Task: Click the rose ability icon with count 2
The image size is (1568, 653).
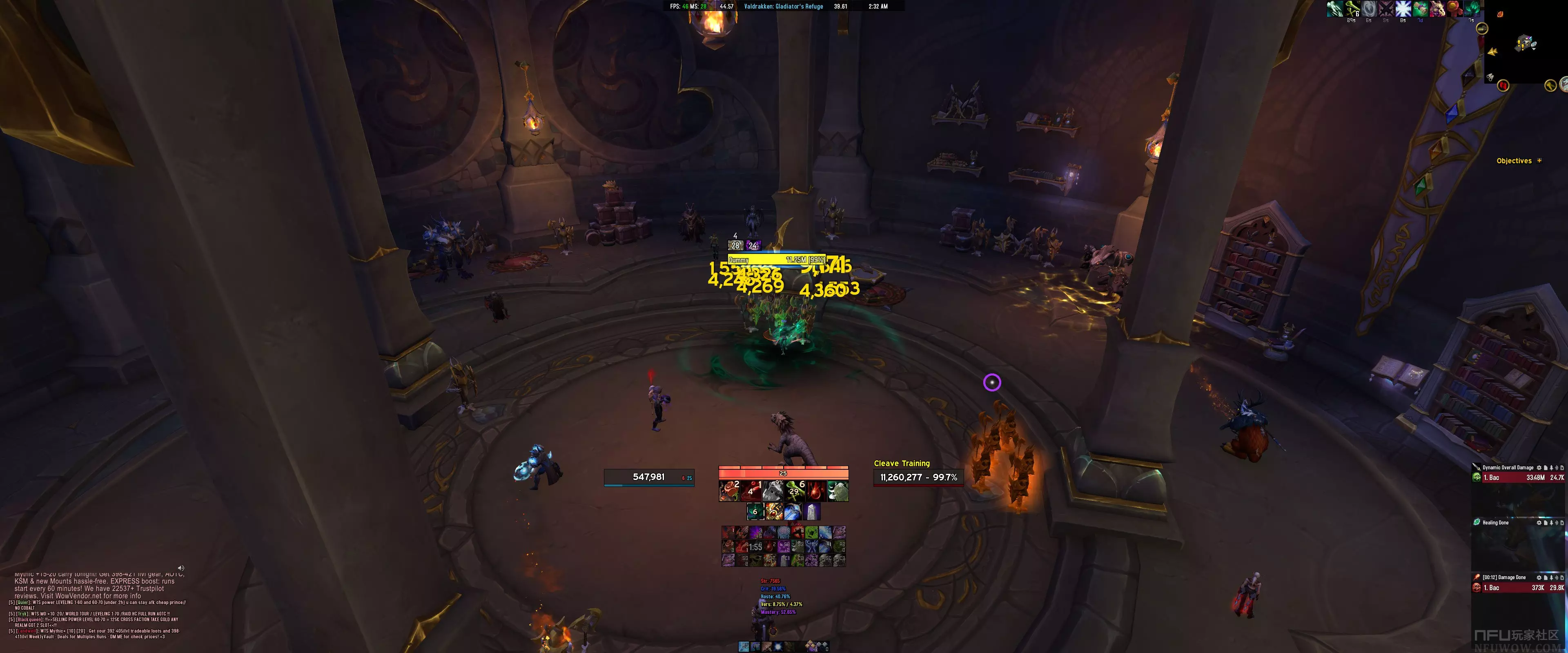Action: point(729,491)
